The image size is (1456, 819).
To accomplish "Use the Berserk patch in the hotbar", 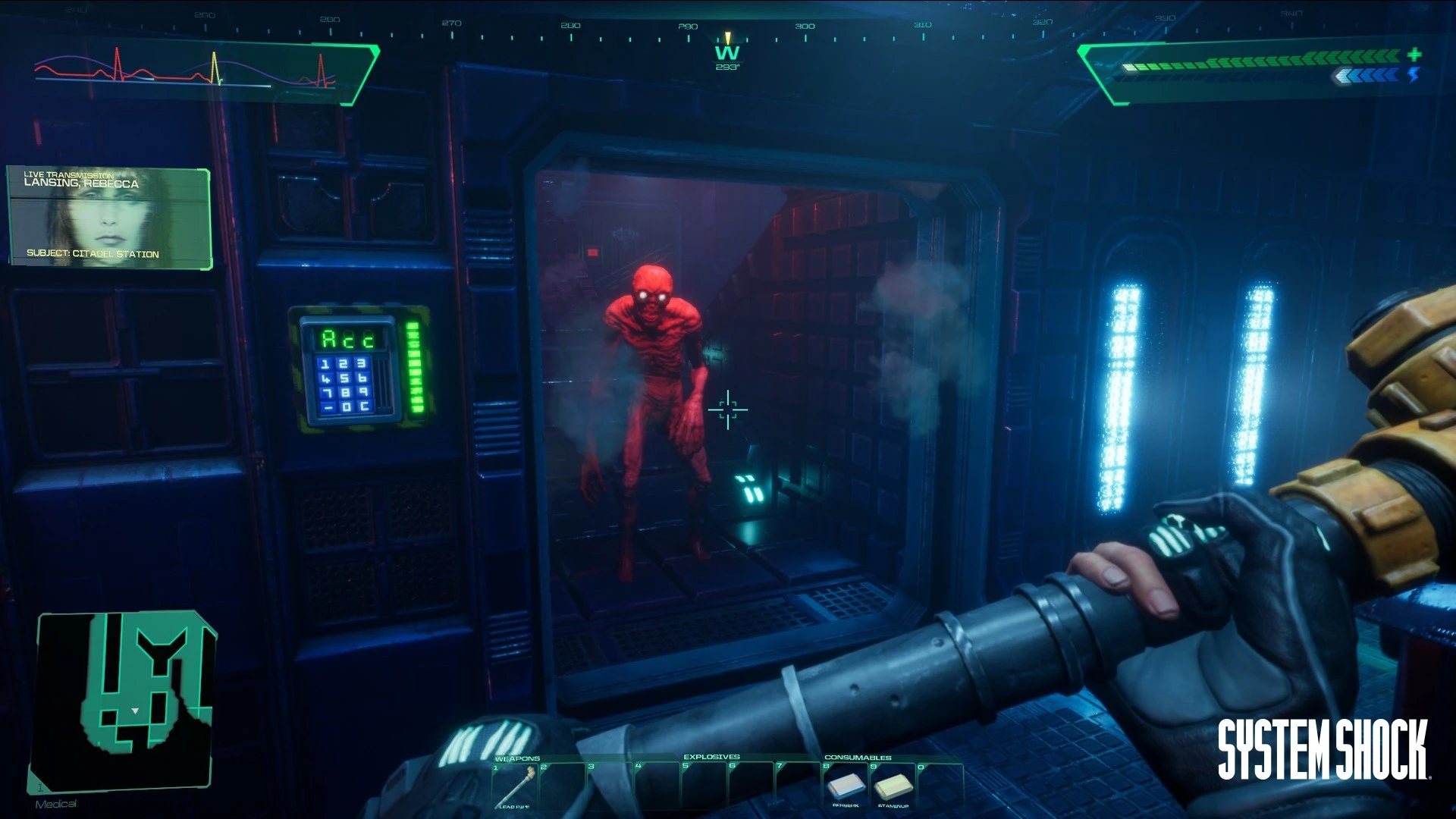I will [846, 786].
